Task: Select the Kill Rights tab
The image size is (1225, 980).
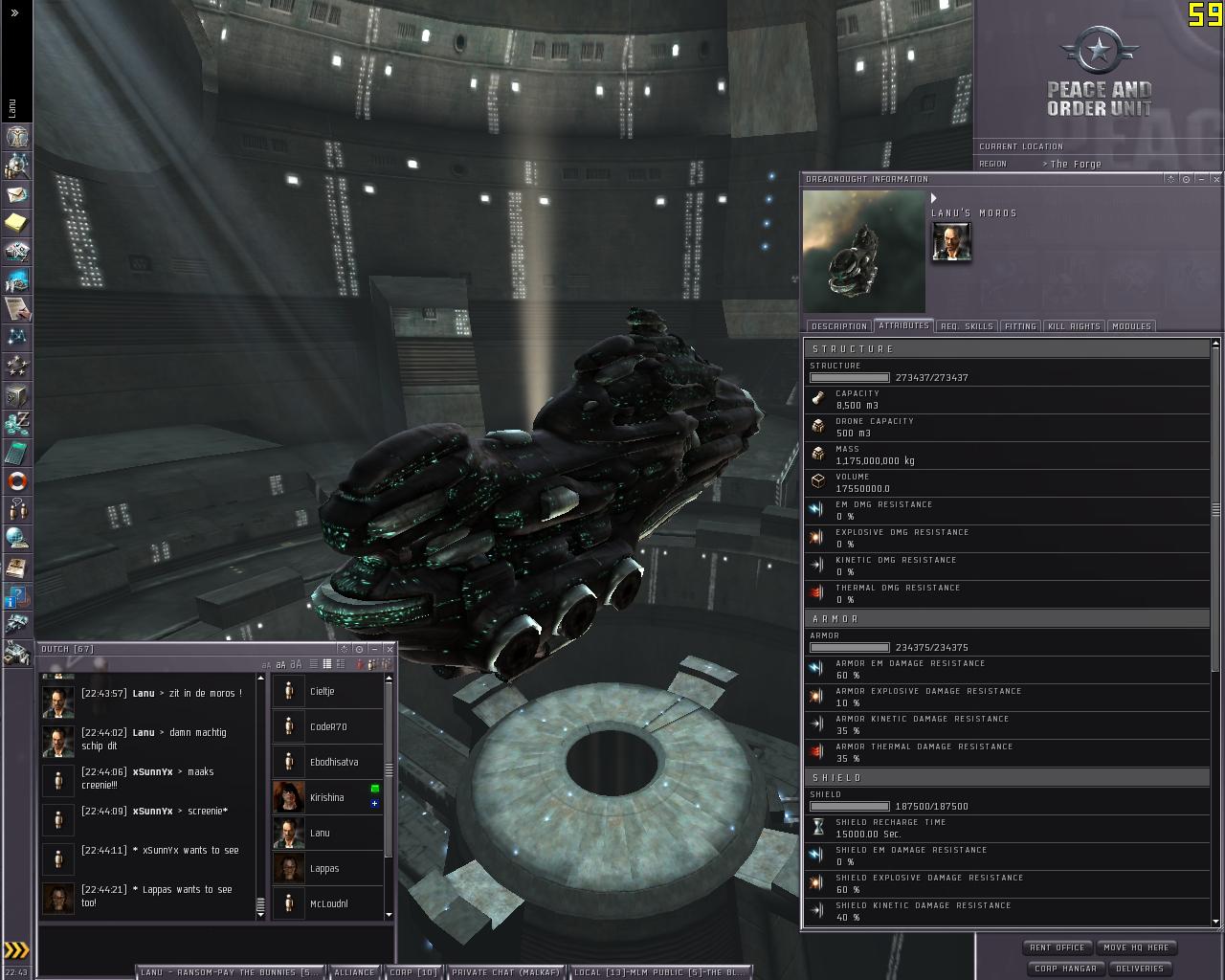Action: tap(1074, 326)
